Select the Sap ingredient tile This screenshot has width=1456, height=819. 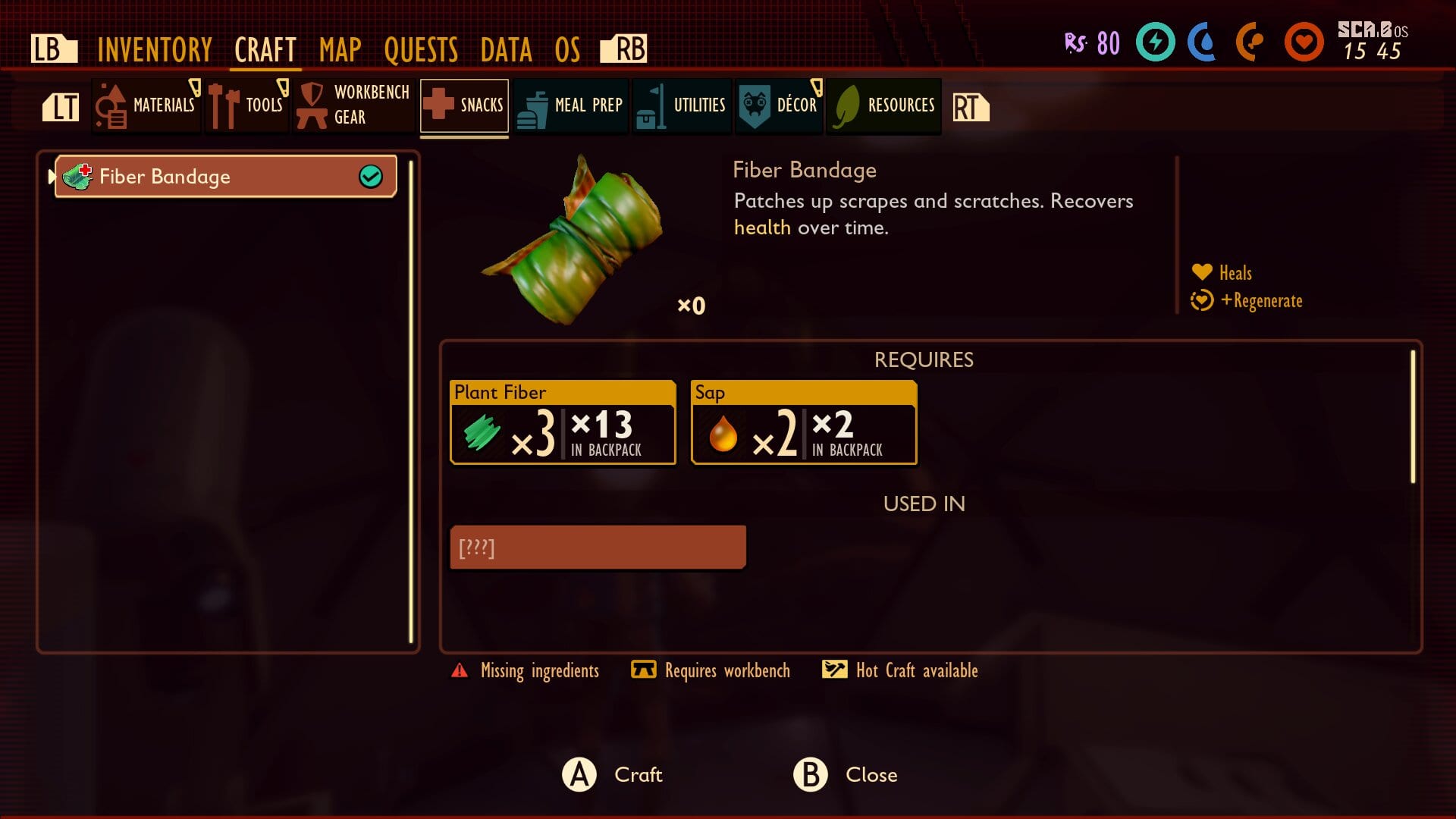[804, 422]
